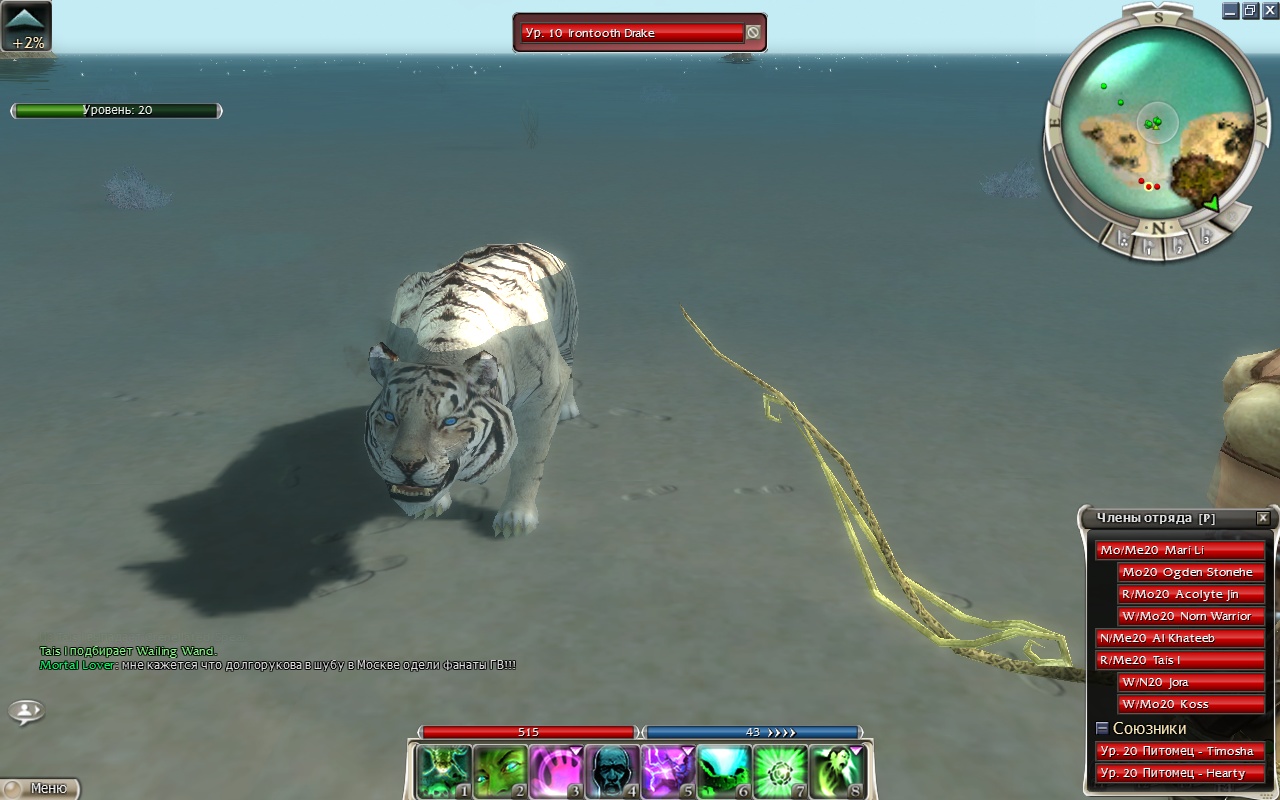Use skill 2 with the green face

click(500, 771)
